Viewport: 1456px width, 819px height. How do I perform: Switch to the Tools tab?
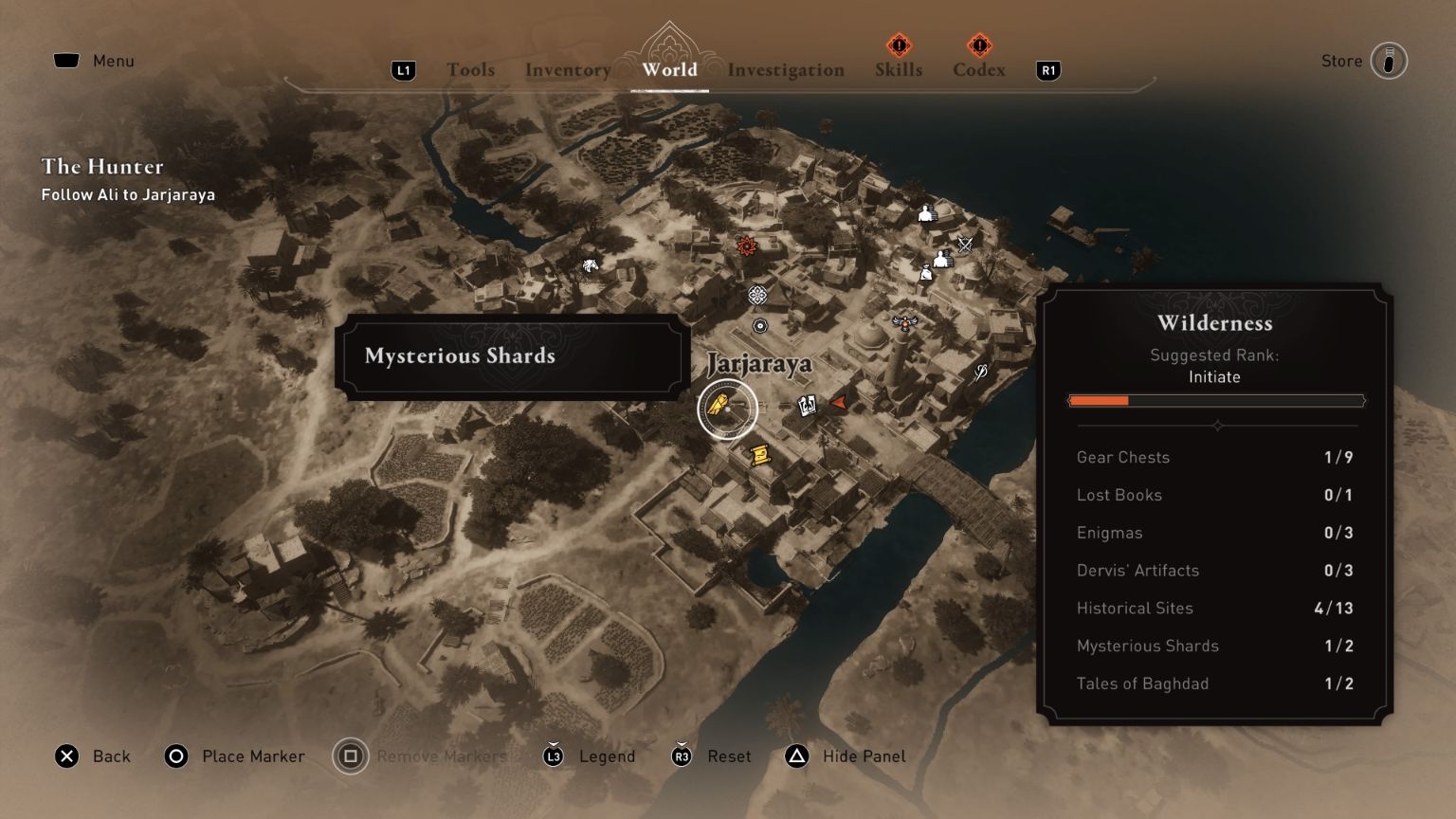tap(470, 69)
